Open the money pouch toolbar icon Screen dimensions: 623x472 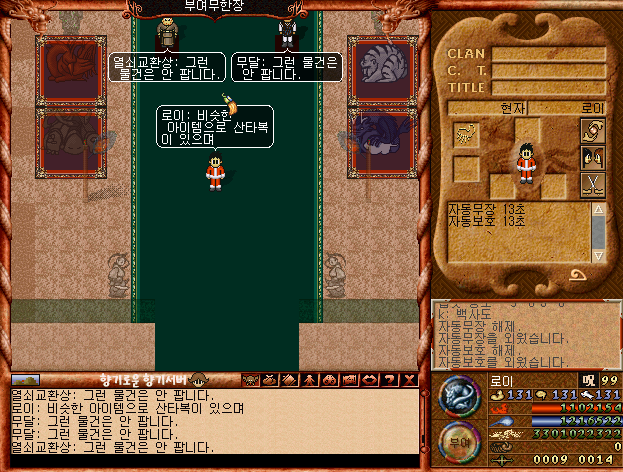270,380
